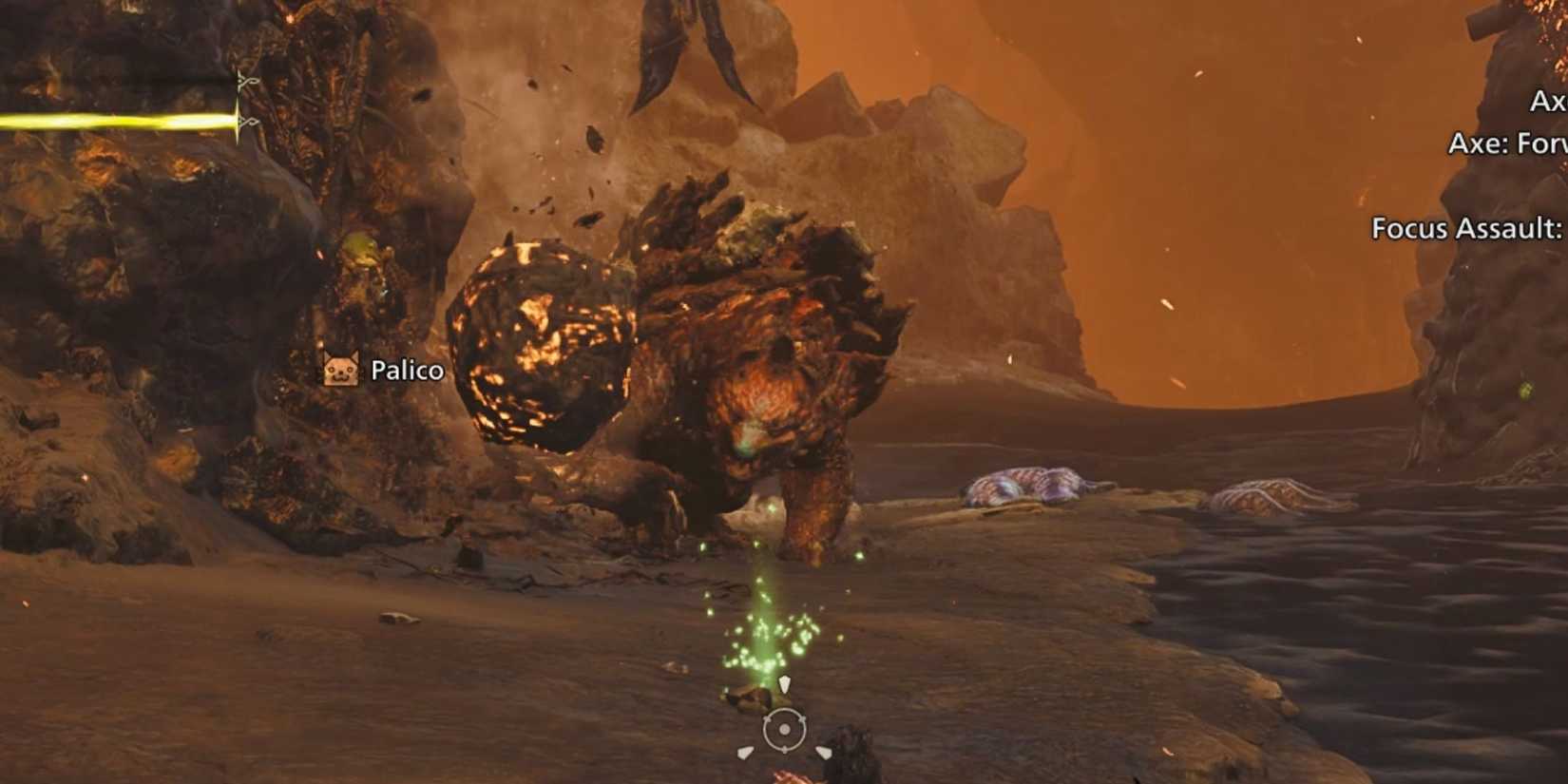Click the lower weapon gauge ornament icon
This screenshot has width=1568, height=784.
[x=251, y=122]
